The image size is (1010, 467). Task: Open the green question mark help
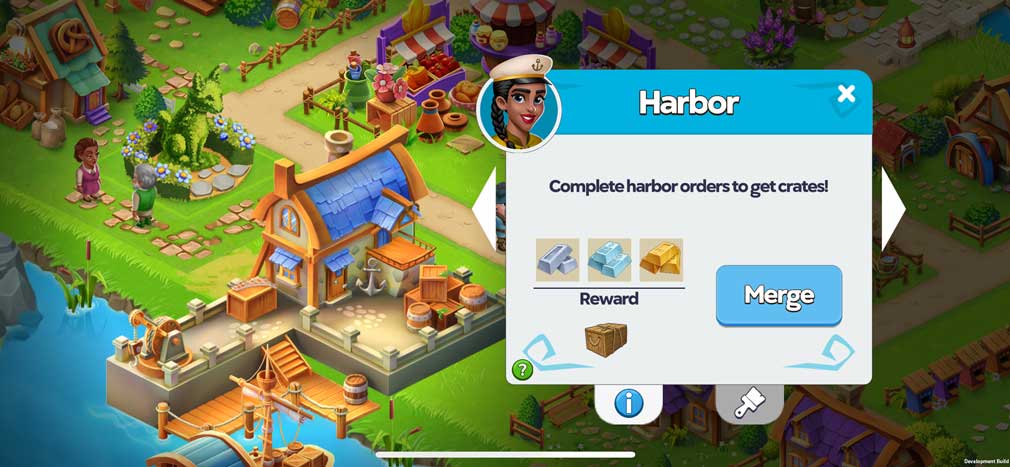522,370
